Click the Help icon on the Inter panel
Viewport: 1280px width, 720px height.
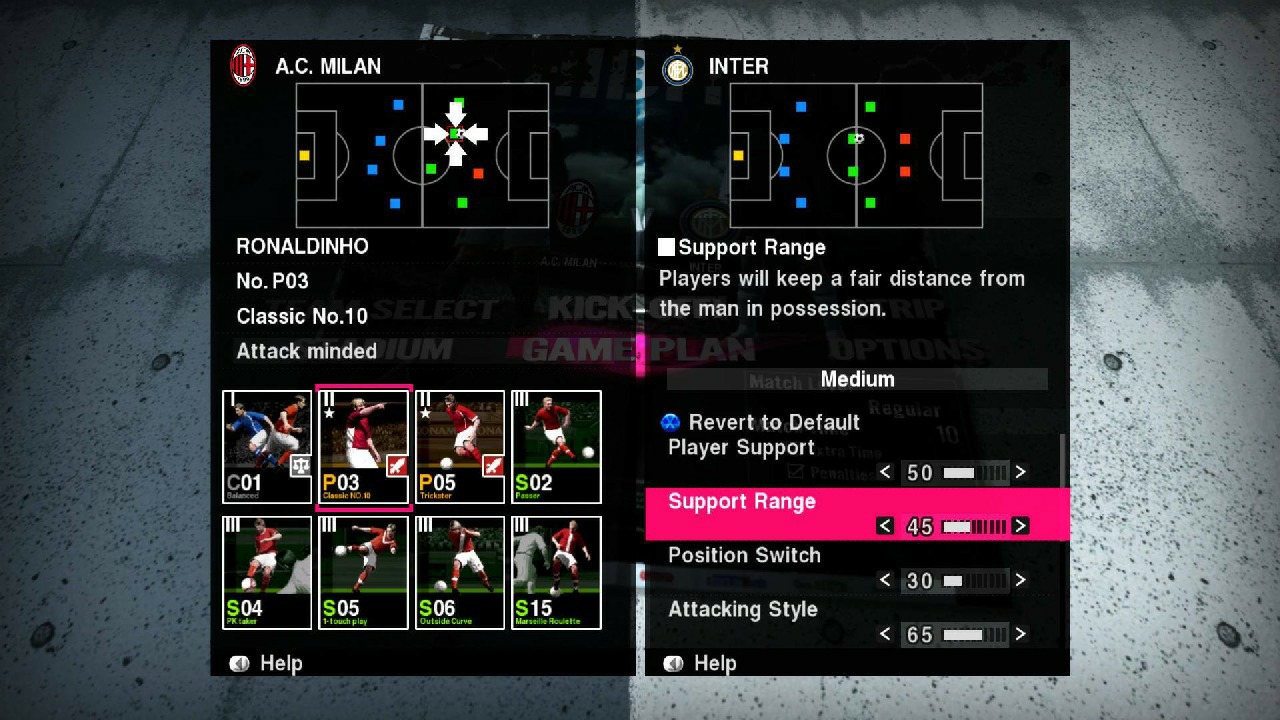click(x=673, y=663)
